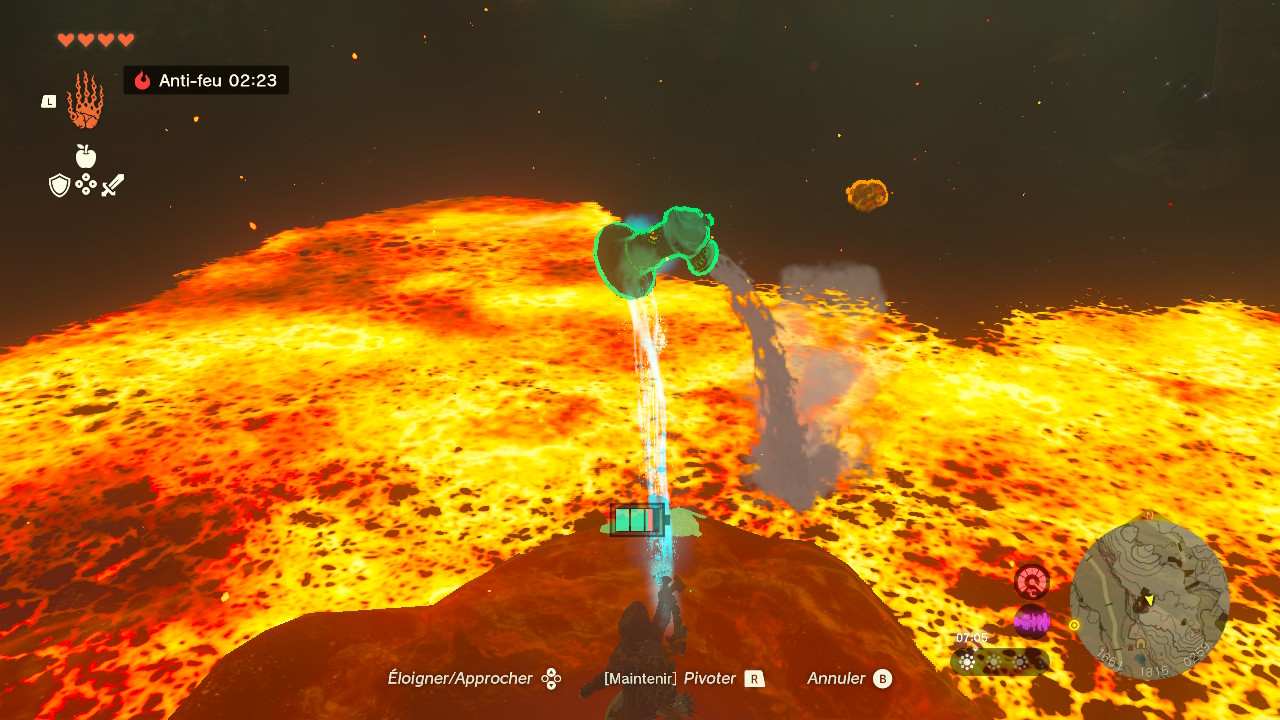This screenshot has width=1280, height=720.
Task: Click the Éloigner/Approcher distance label
Action: point(460,679)
